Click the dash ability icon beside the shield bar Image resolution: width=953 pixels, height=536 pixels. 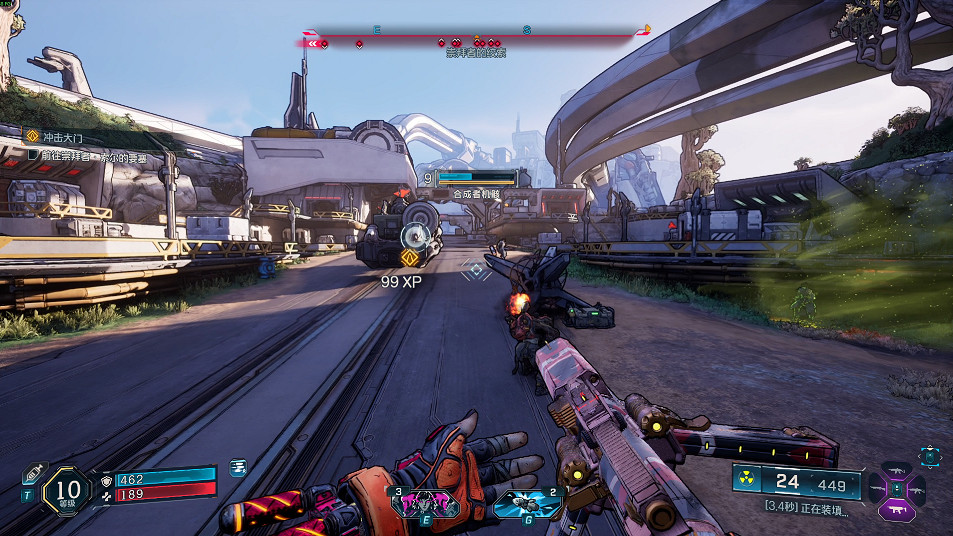pyautogui.click(x=238, y=467)
